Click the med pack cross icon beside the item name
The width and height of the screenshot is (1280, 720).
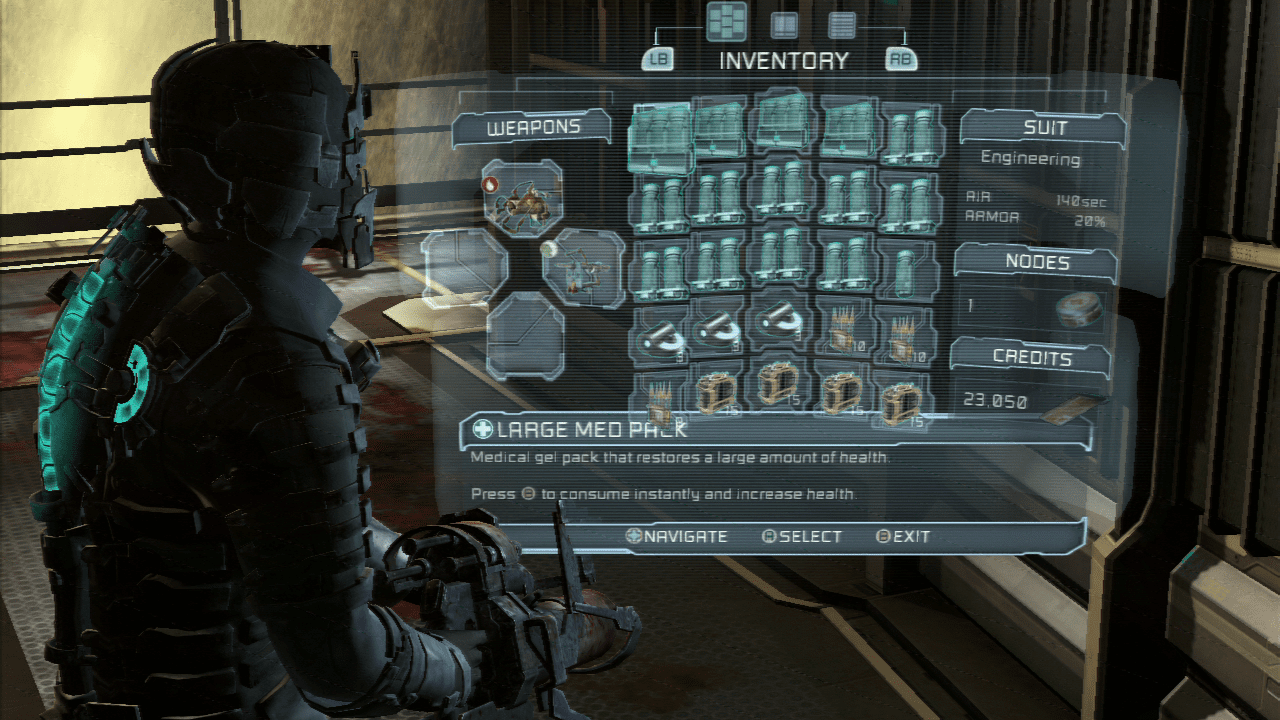pos(481,427)
